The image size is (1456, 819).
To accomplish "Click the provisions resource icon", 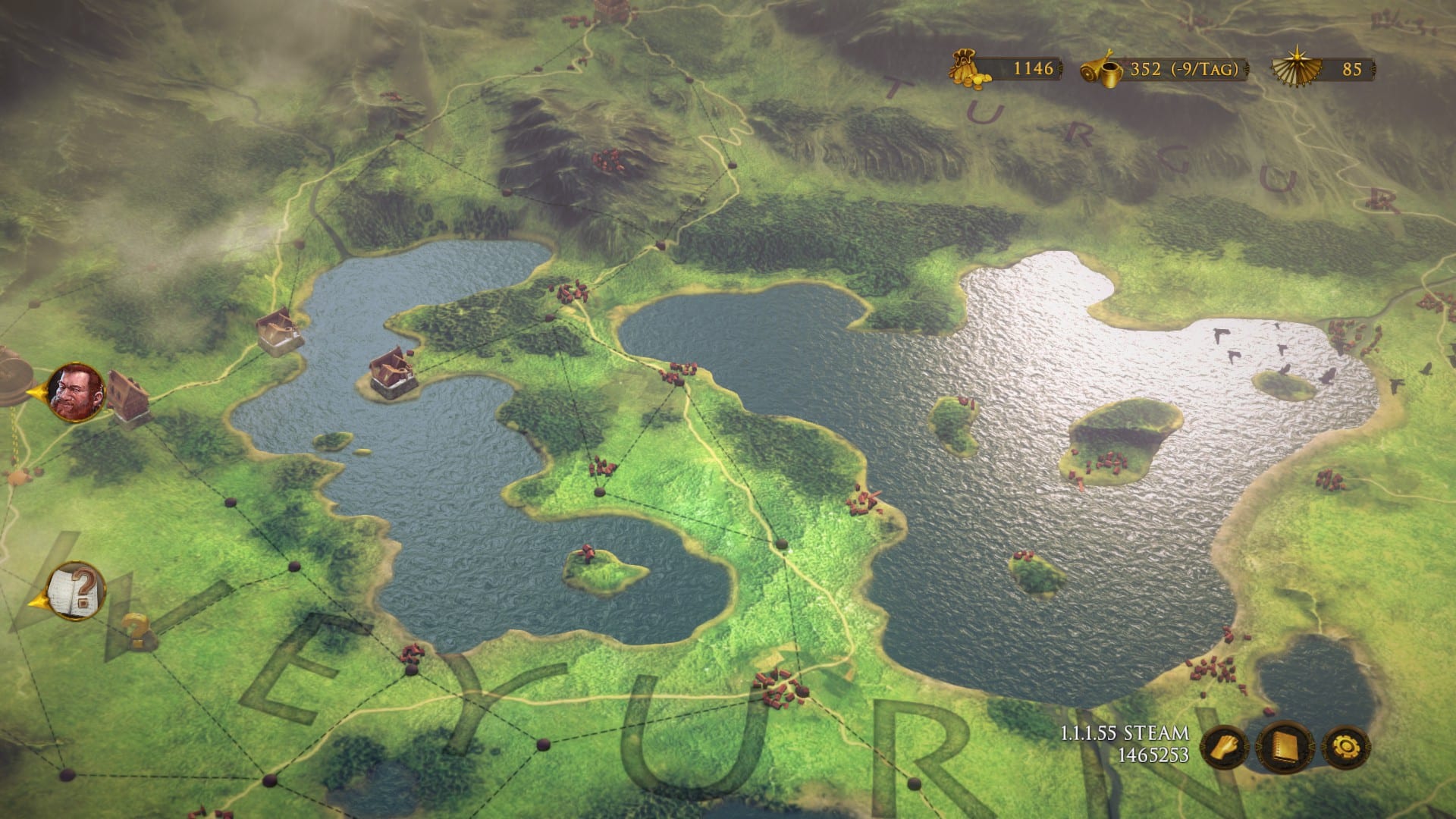I will pyautogui.click(x=1103, y=69).
